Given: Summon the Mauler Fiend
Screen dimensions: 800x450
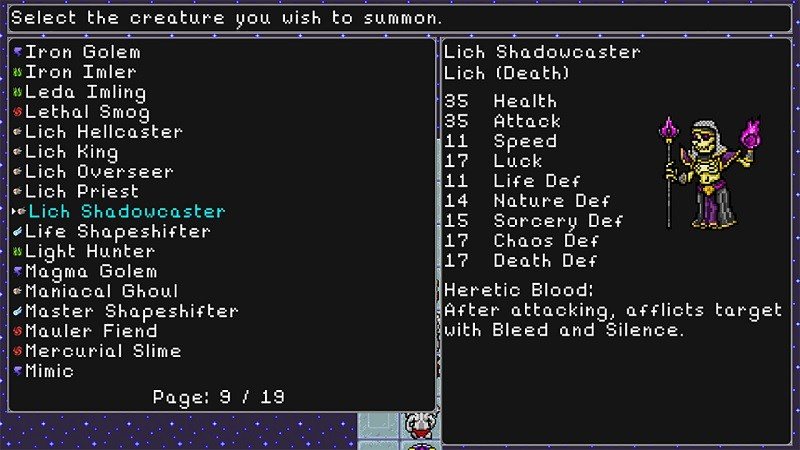Looking at the screenshot, I should tap(91, 332).
